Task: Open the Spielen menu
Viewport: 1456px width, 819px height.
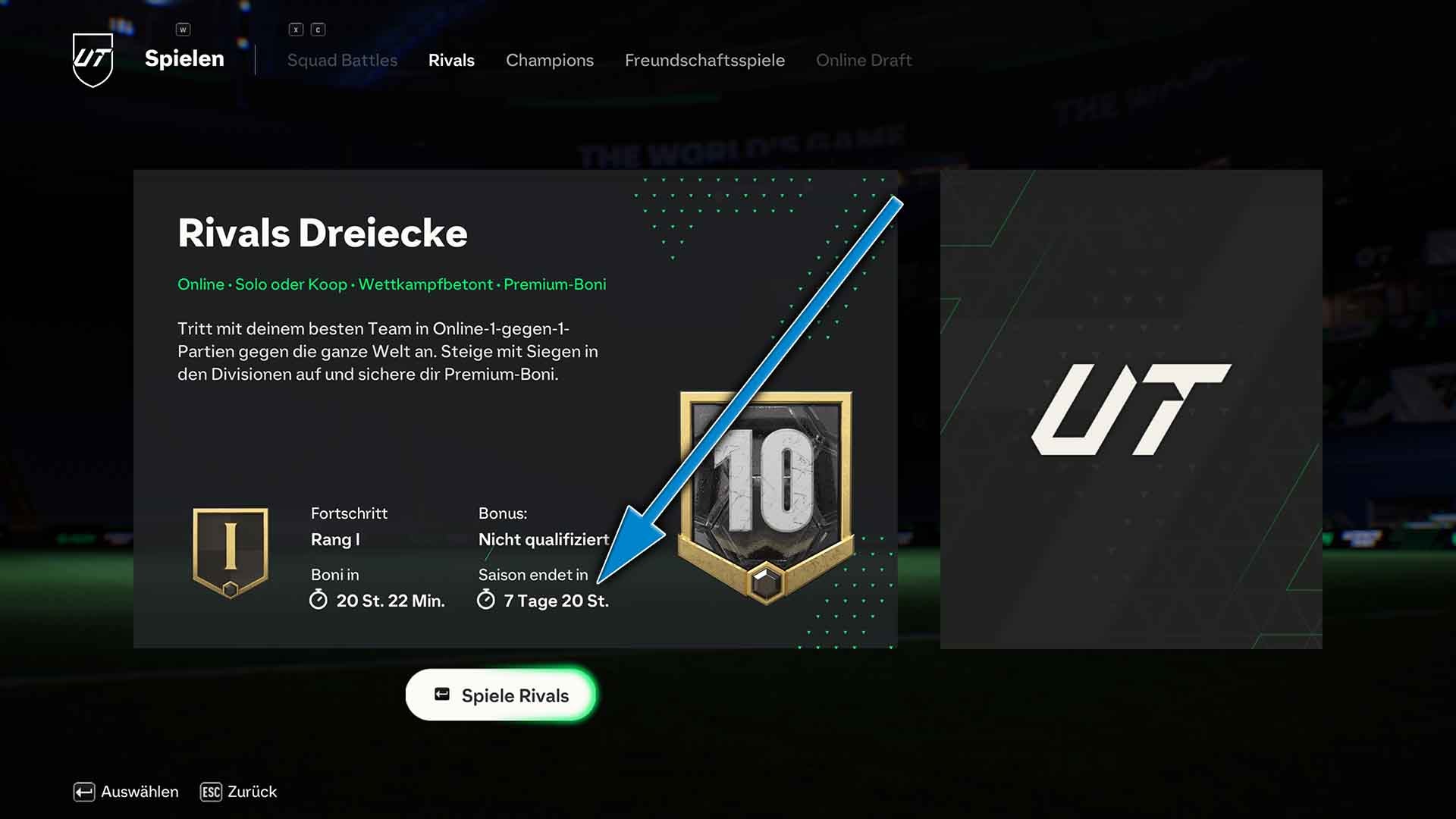Action: [184, 59]
